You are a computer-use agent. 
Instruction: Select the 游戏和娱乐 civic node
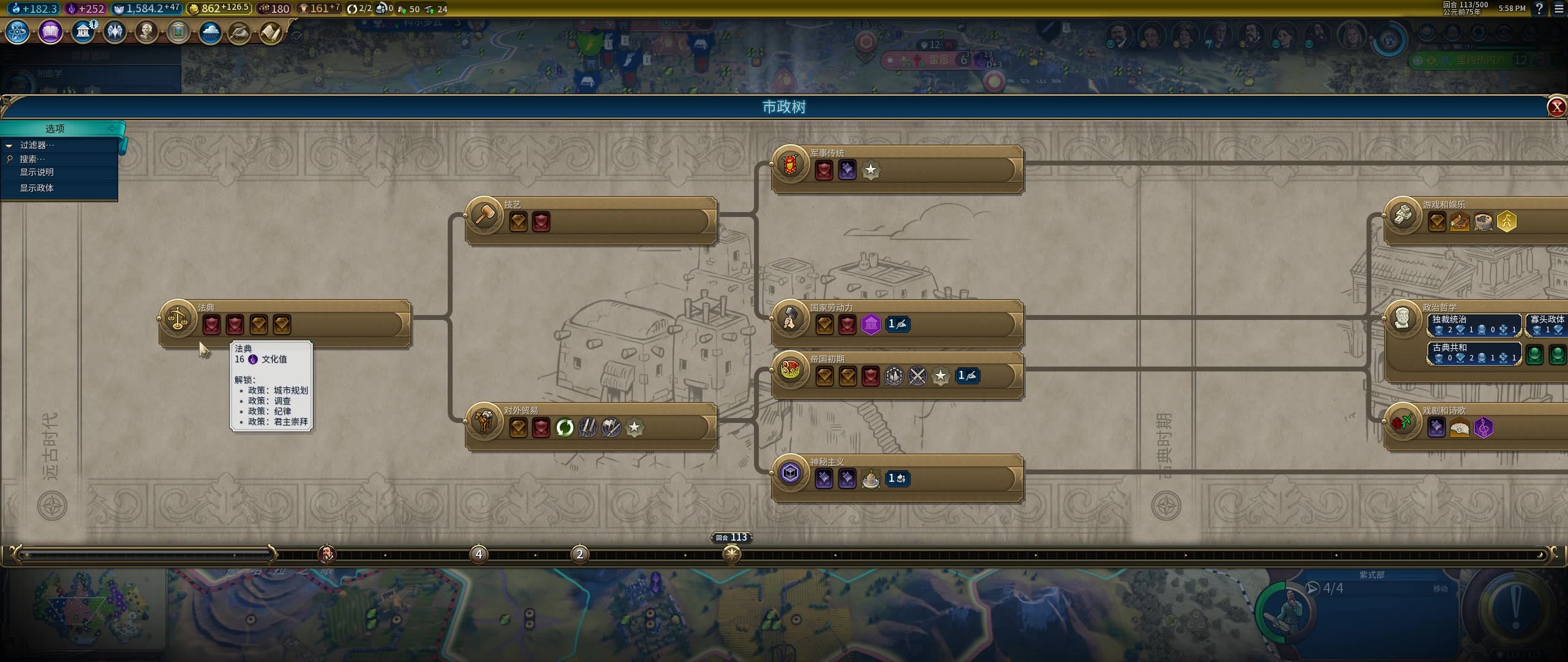tap(1403, 216)
